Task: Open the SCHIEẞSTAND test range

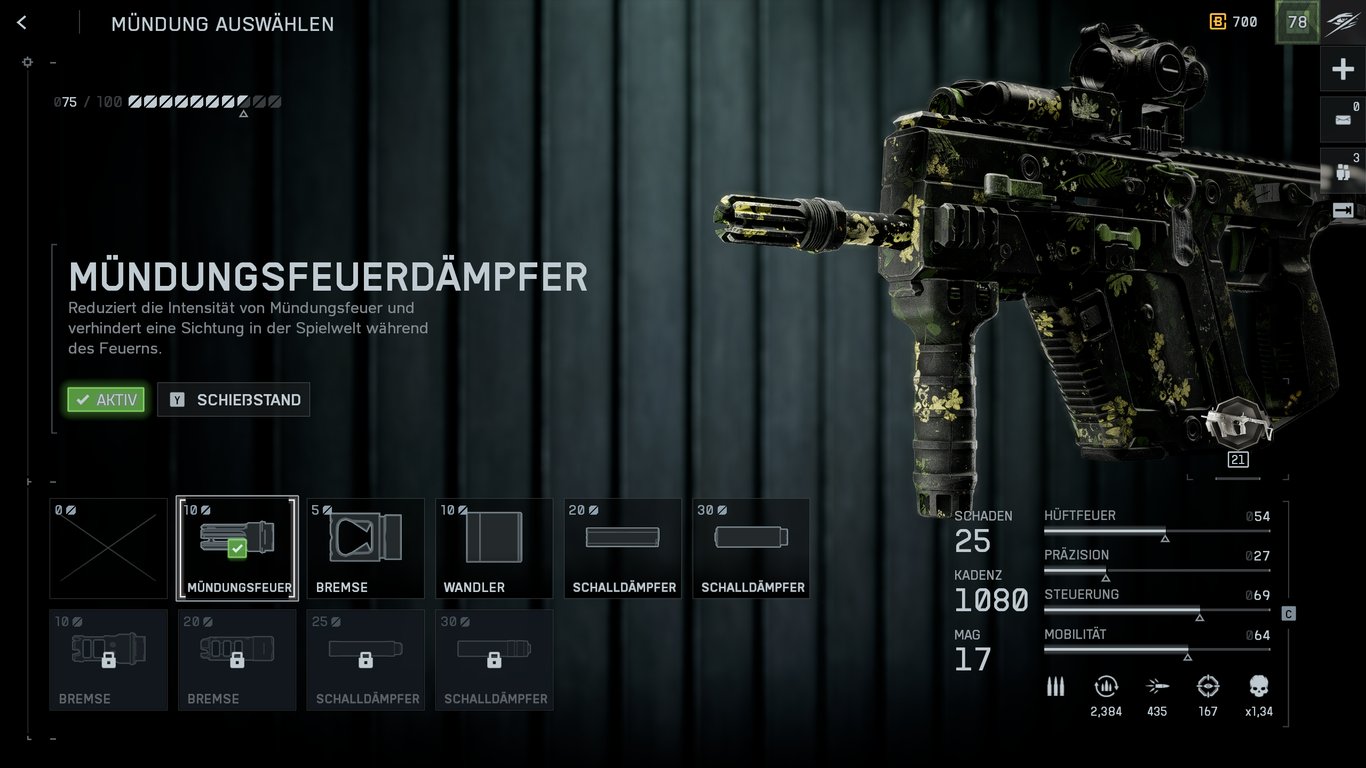Action: click(x=233, y=399)
